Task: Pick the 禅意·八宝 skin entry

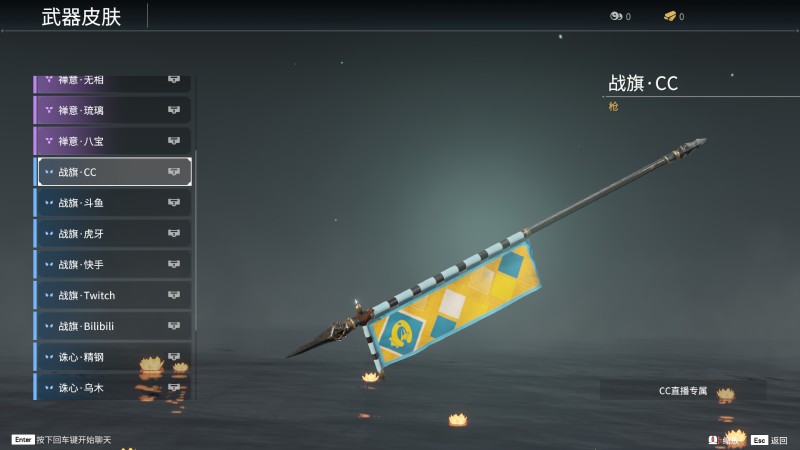Action: [x=112, y=141]
